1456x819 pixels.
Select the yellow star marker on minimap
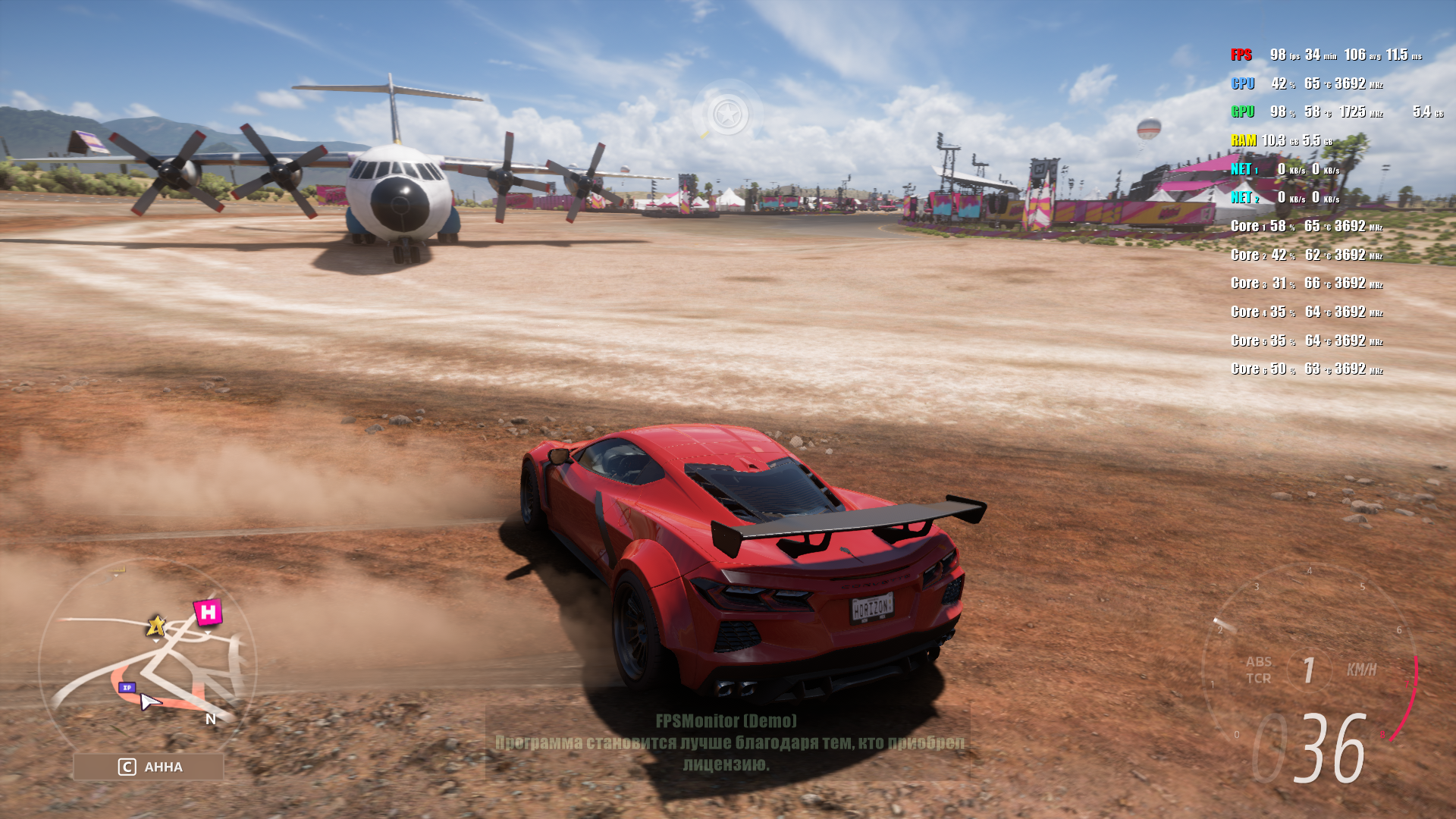[156, 626]
